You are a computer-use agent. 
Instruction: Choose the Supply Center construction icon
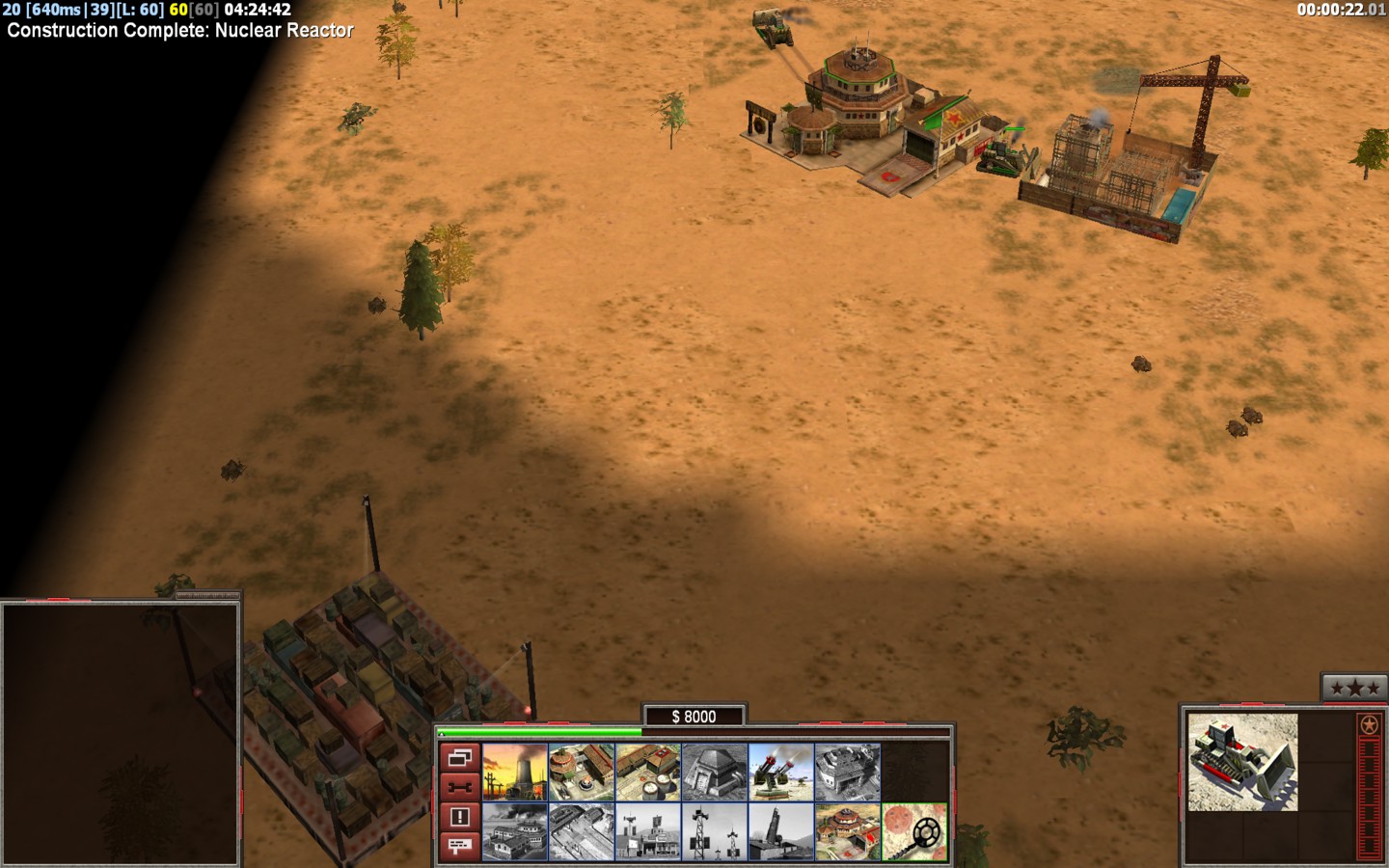coord(648,773)
